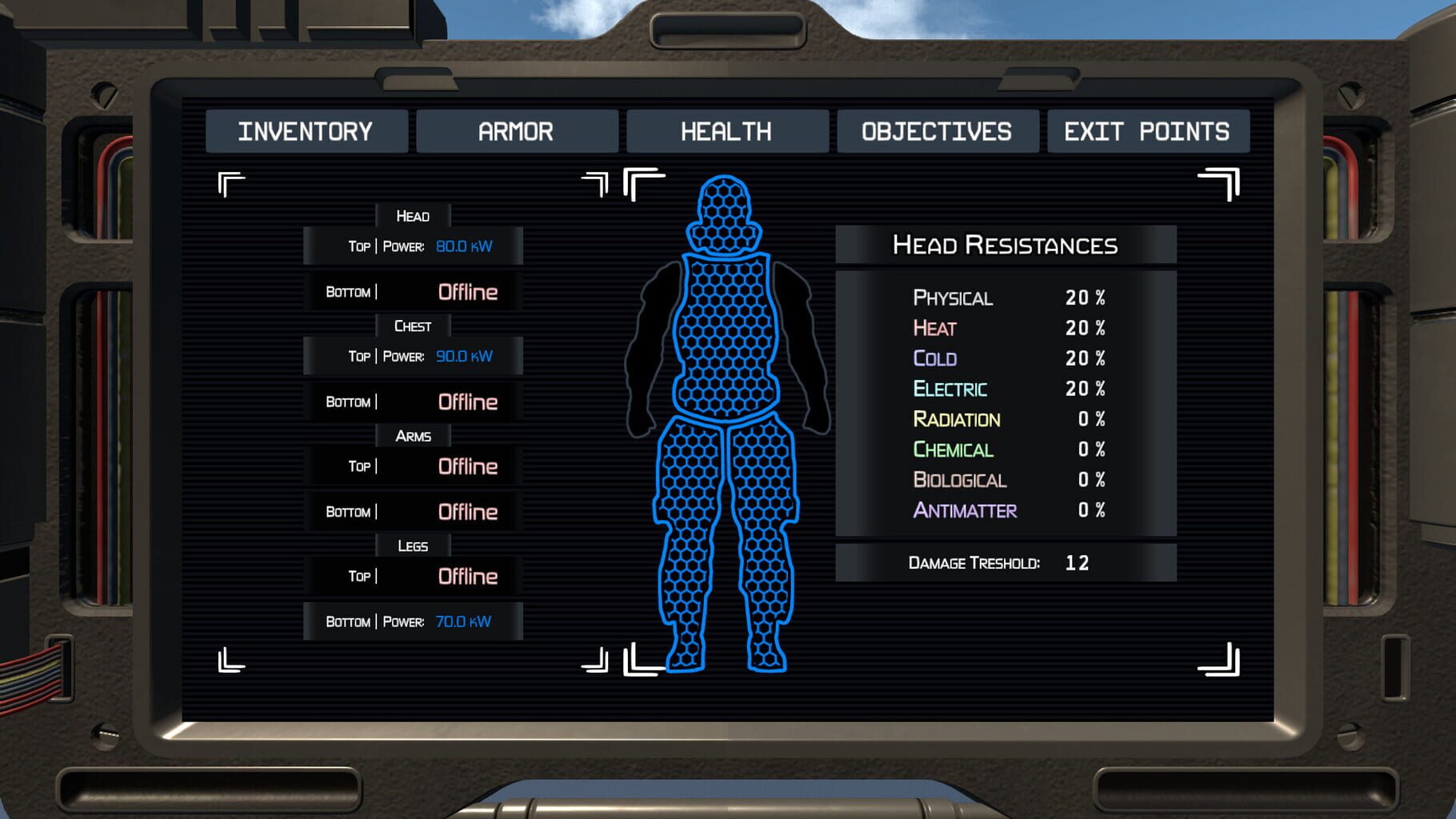
Task: Click the blue 80.0 kW Head power reading
Action: click(465, 246)
